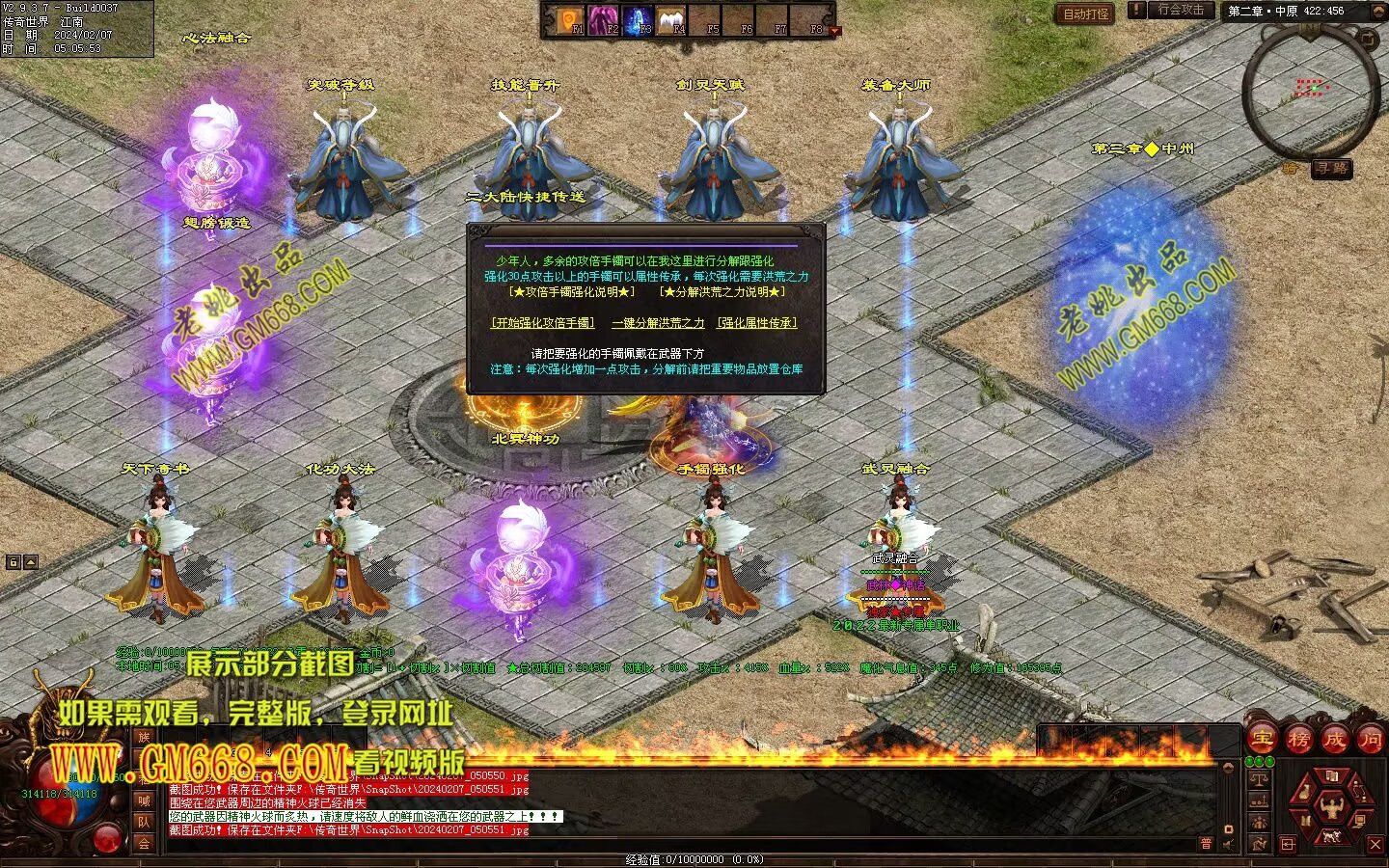
Task: Click the X button in bottom-right panel
Action: (x=1375, y=844)
